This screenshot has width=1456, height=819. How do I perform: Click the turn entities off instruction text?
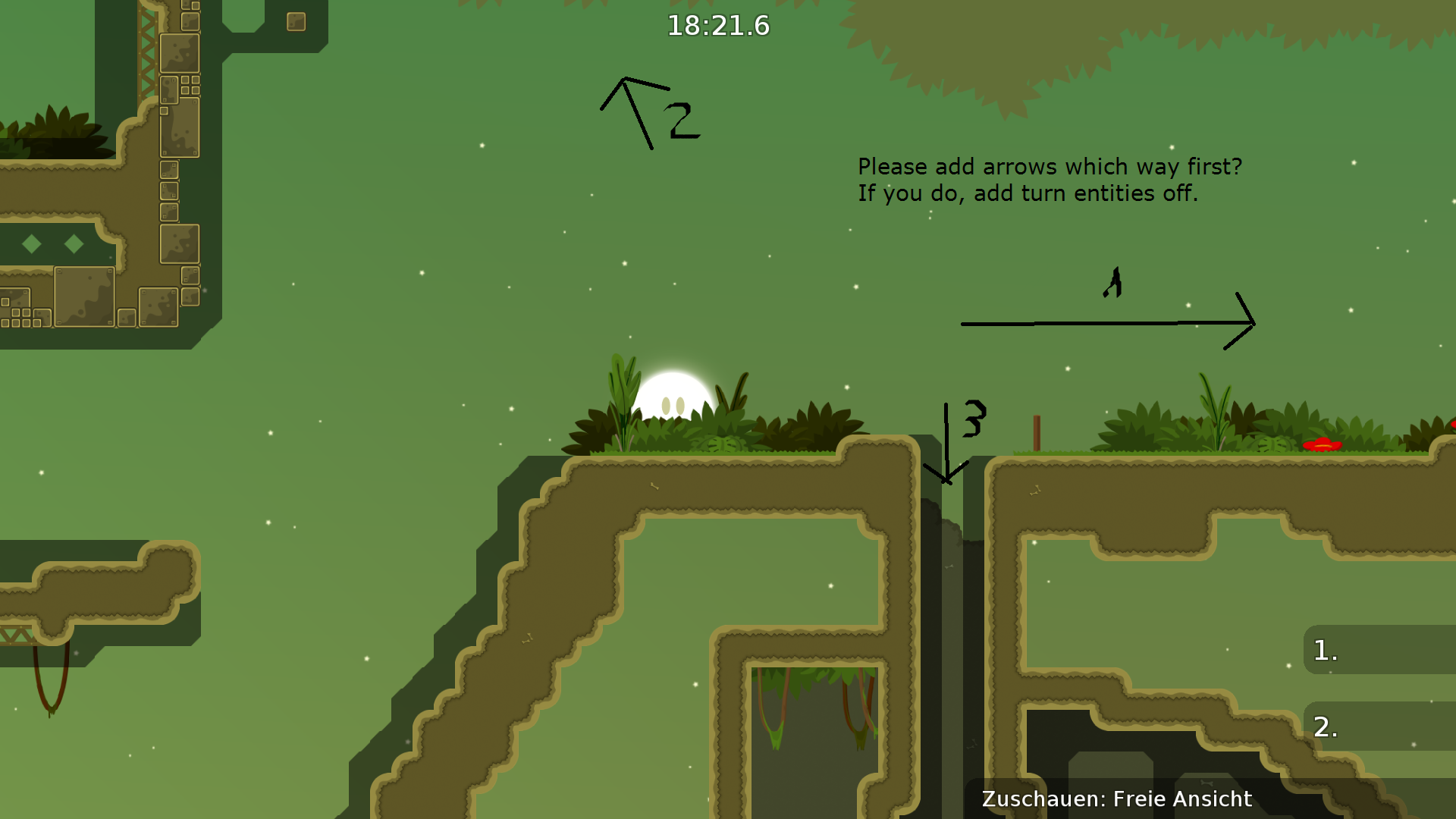tap(1028, 194)
